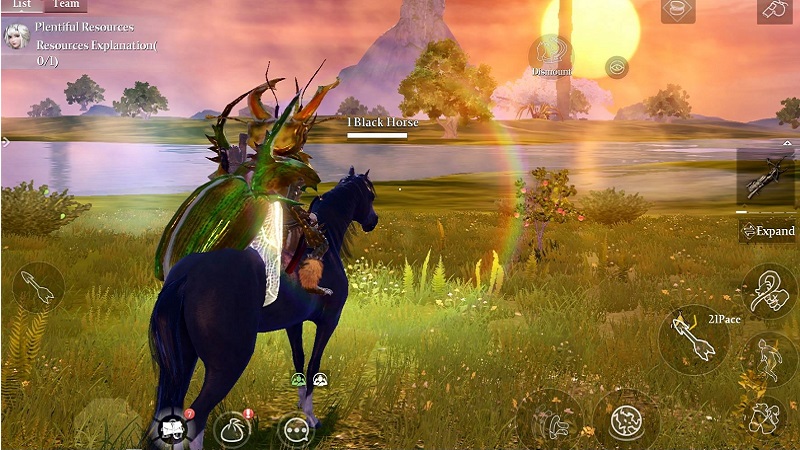Use the mushroom gather skill button
Screen dimensions: 800x450
click(550, 418)
